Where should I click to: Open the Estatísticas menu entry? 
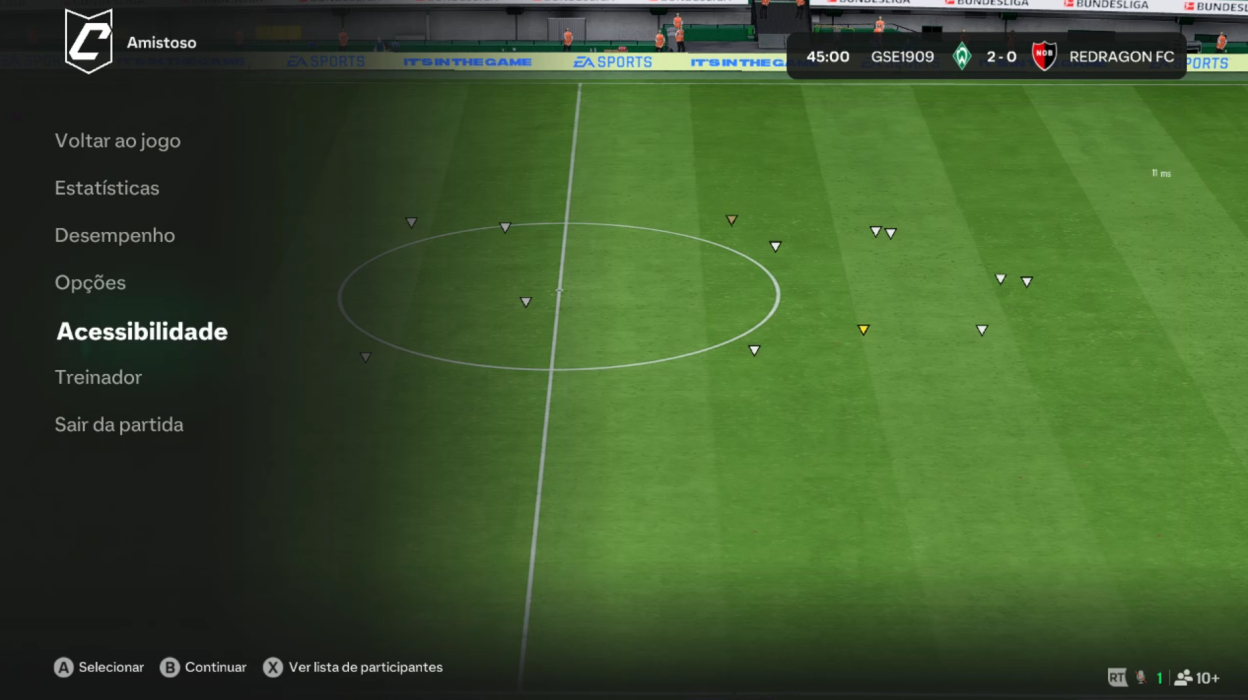click(x=107, y=188)
